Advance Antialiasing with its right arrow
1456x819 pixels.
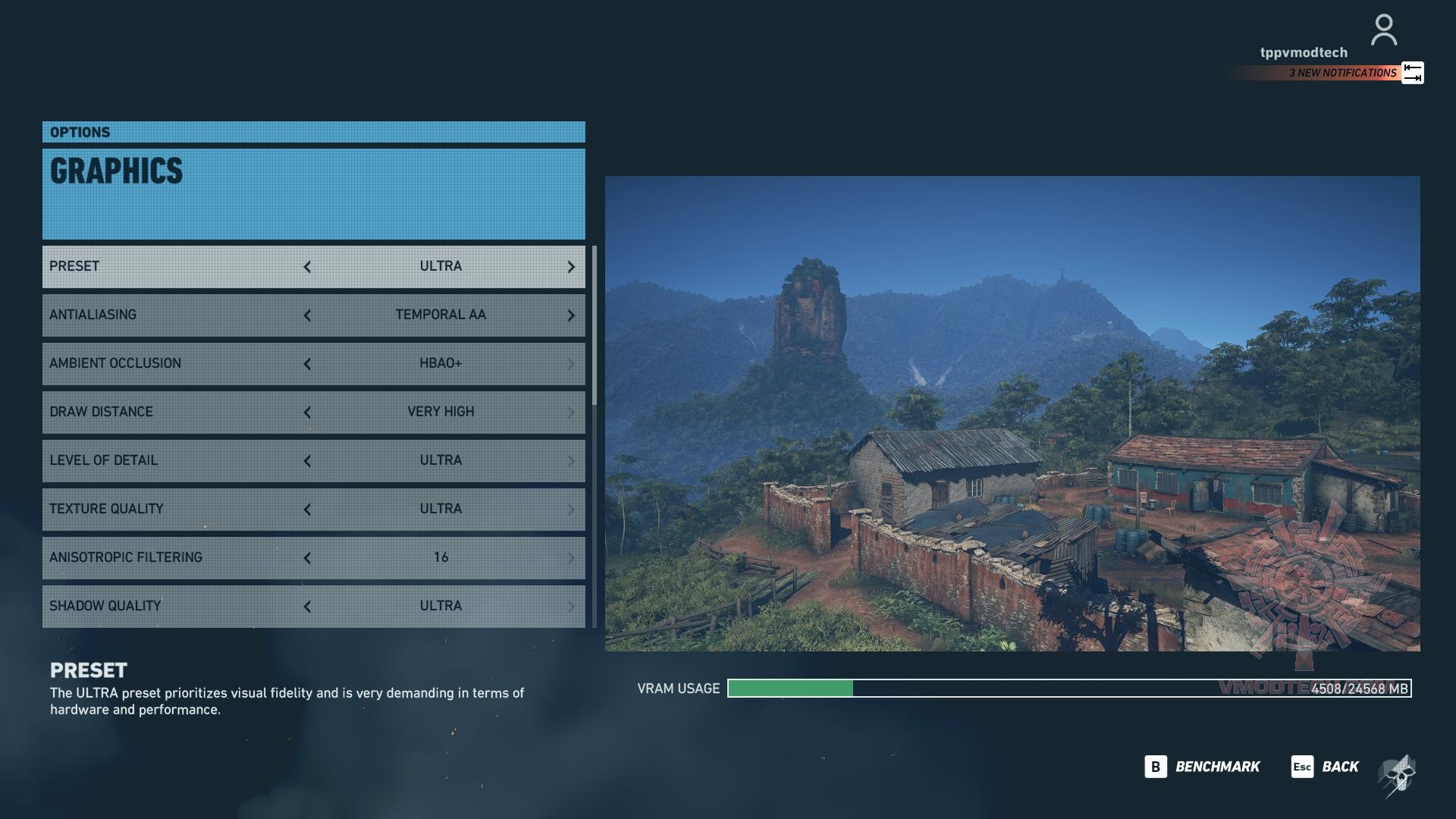coord(571,315)
